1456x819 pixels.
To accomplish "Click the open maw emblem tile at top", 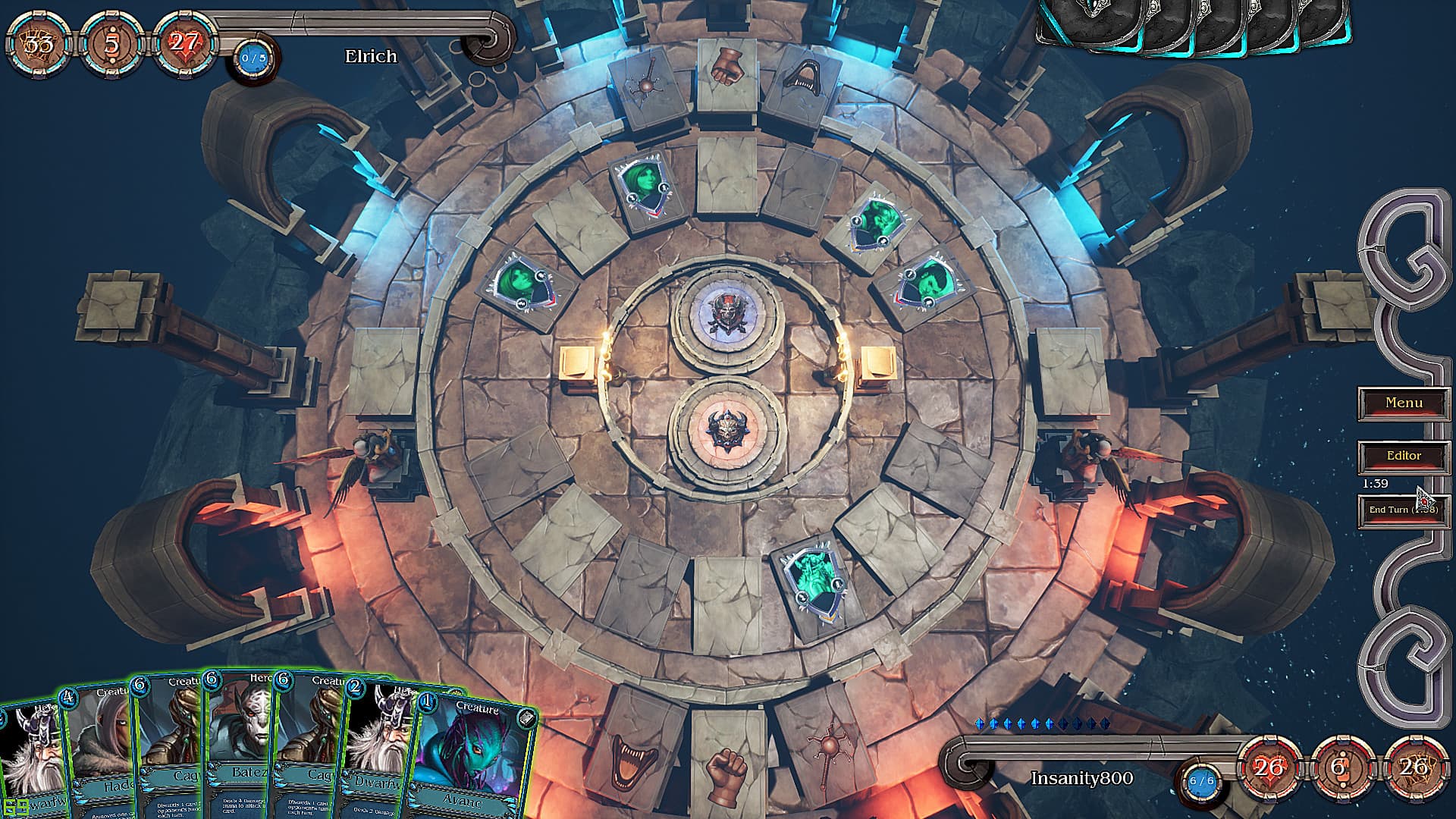I will click(802, 76).
